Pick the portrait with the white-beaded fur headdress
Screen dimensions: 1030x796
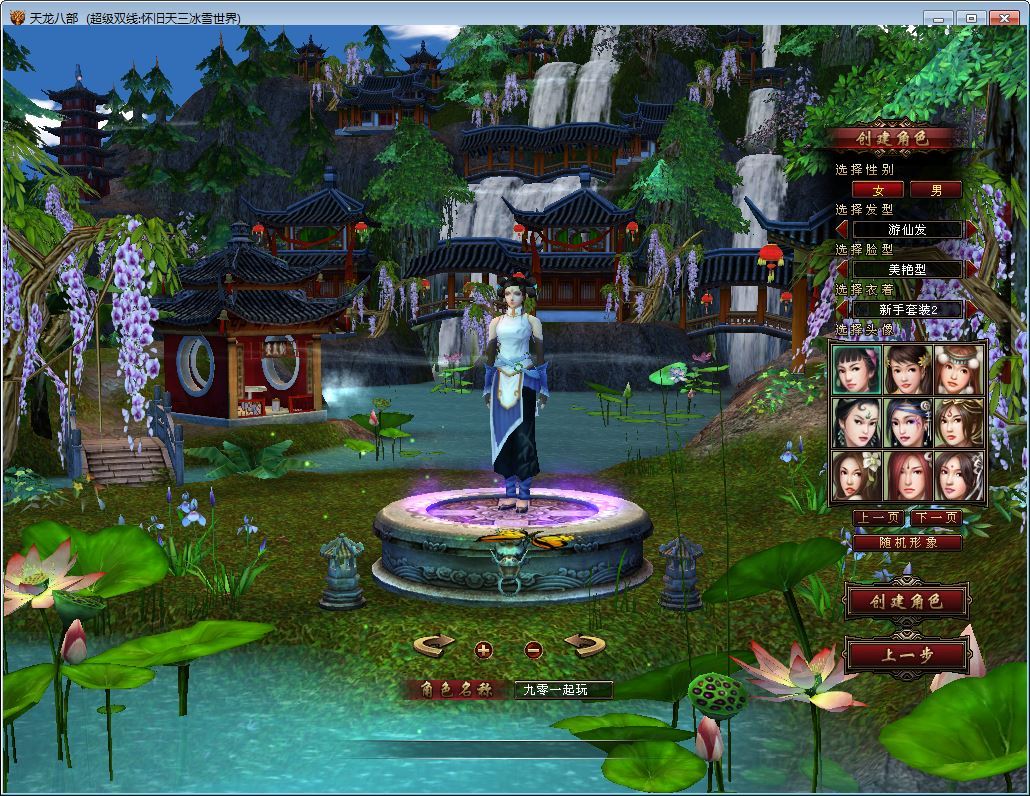pyautogui.click(x=959, y=370)
